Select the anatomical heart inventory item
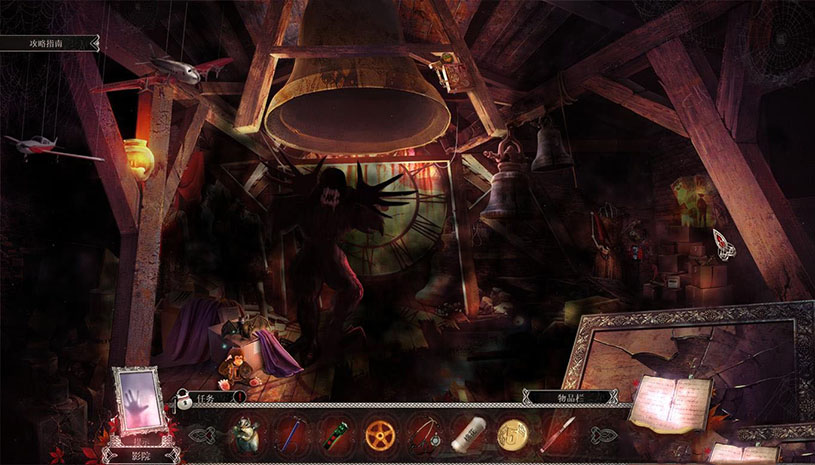This screenshot has height=465, width=815. 244,433
